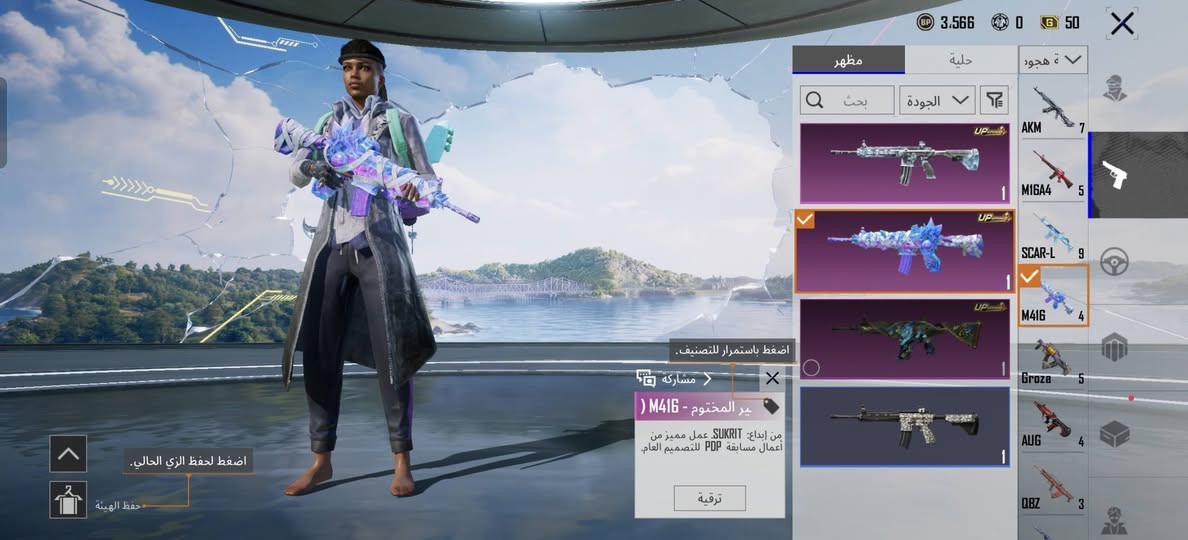Expand the weapon type dropdown

pos(1053,61)
